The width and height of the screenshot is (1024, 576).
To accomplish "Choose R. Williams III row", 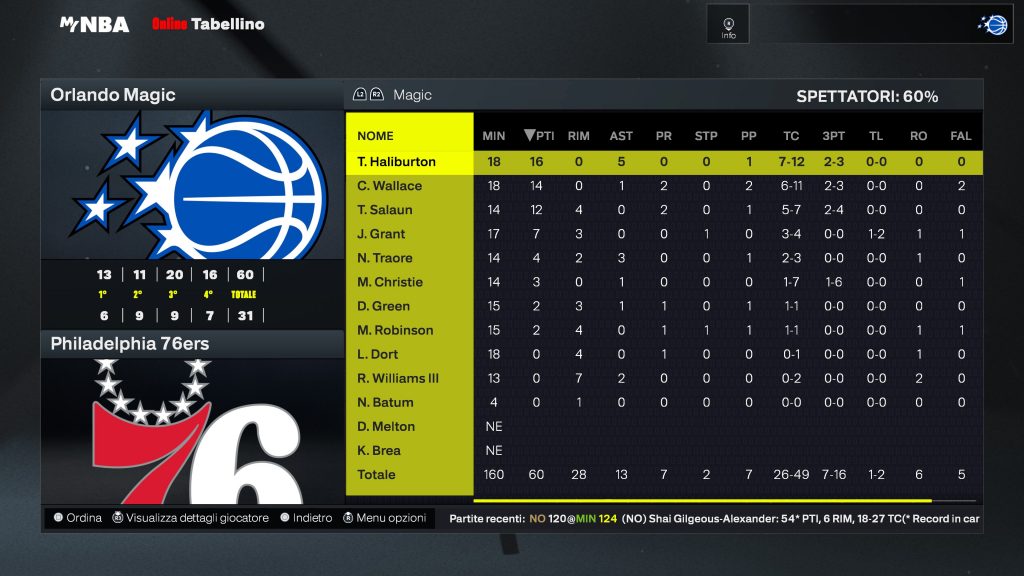I will (x=398, y=378).
